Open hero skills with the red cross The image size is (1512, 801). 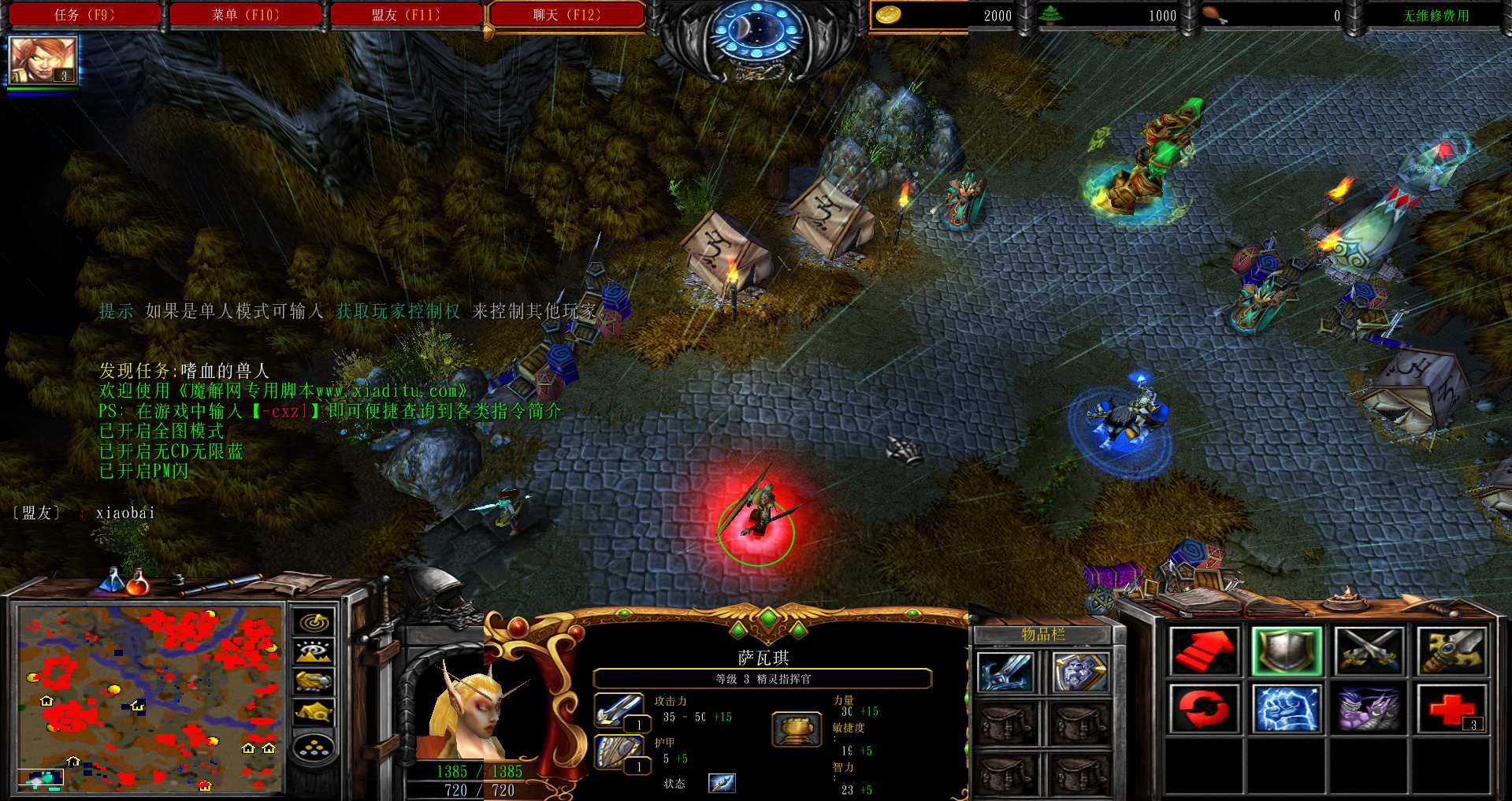tap(1451, 708)
